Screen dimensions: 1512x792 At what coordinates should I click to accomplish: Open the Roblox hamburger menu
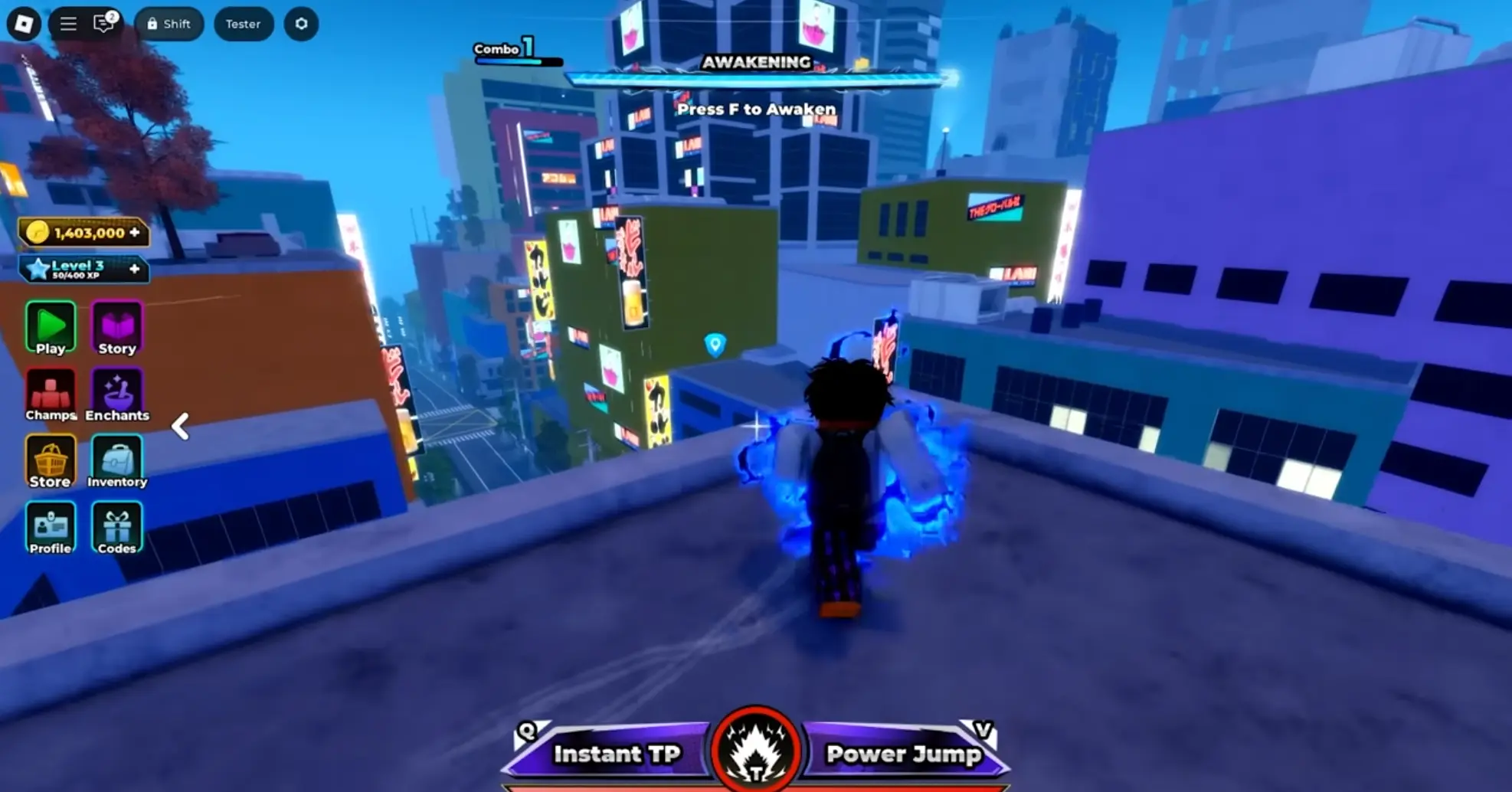pos(67,24)
